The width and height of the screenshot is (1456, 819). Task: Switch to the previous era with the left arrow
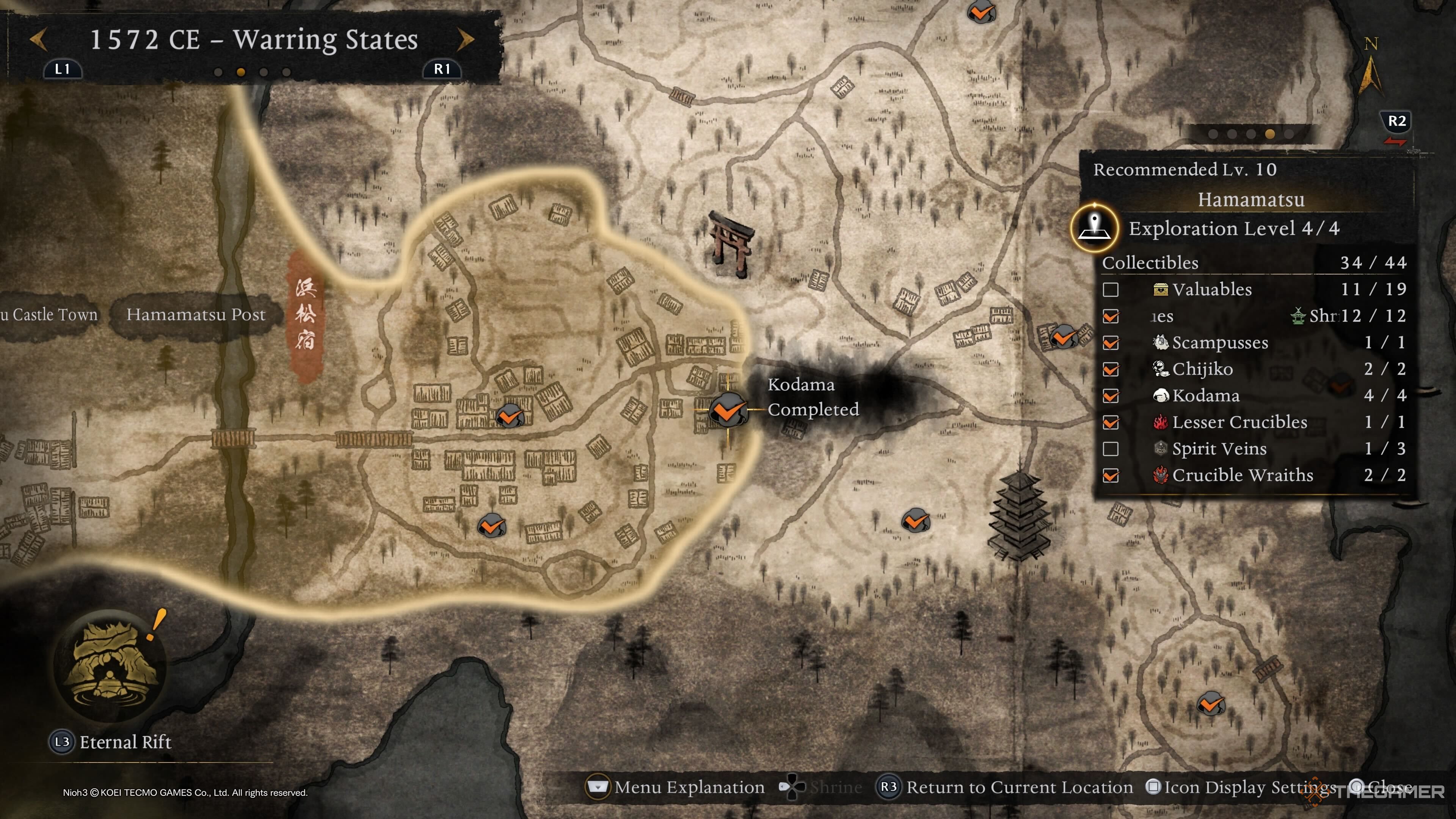click(x=38, y=39)
